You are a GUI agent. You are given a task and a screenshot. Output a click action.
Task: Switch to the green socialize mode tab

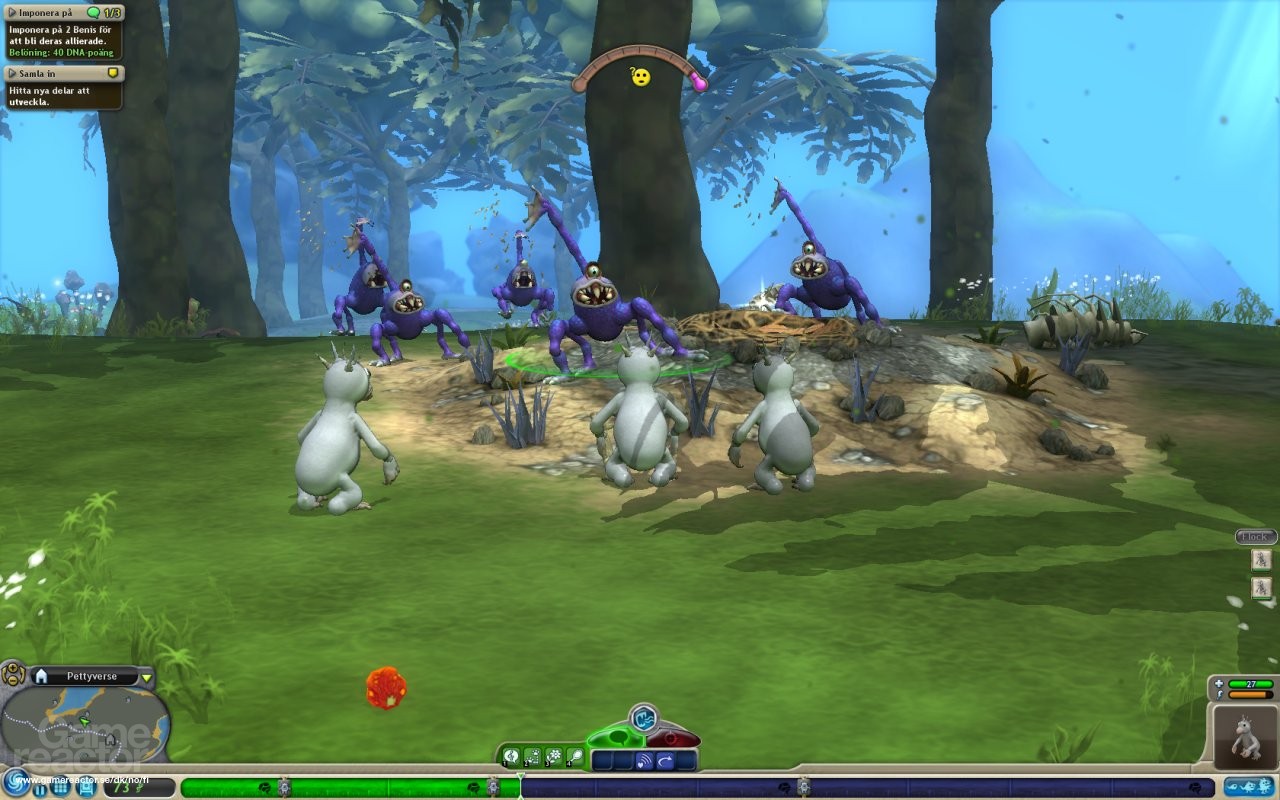pos(617,737)
